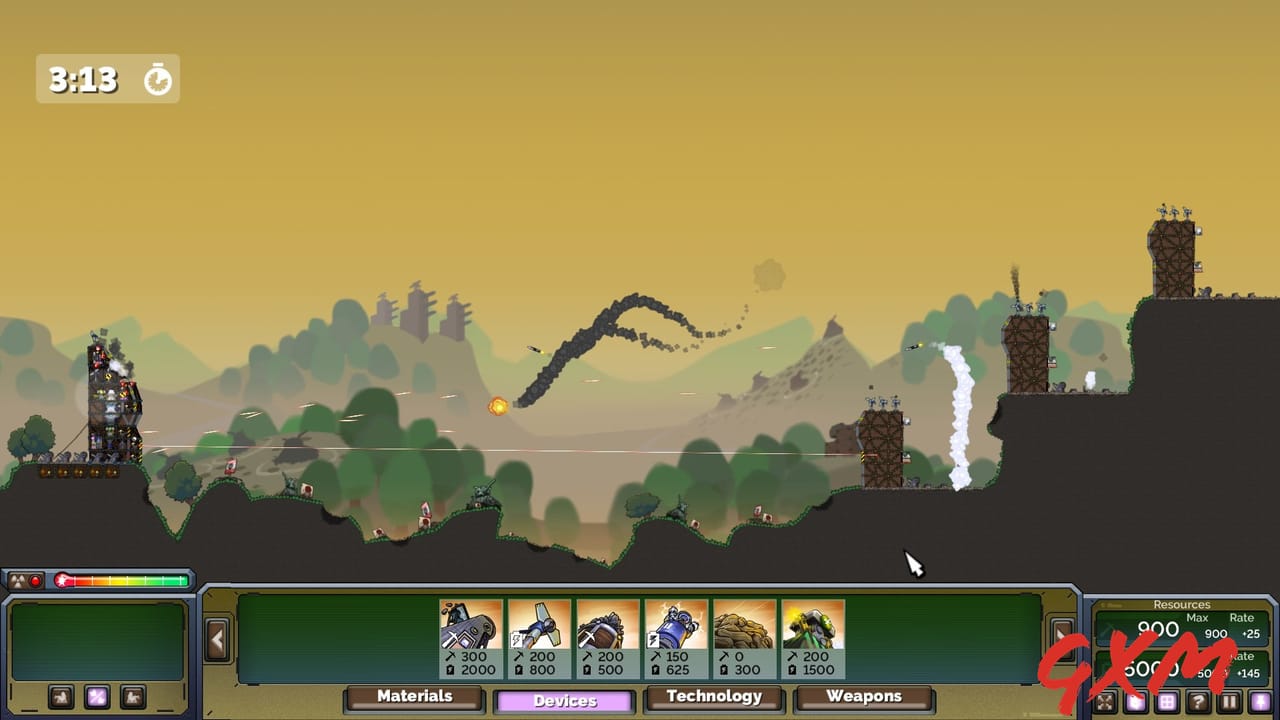Image resolution: width=1280 pixels, height=720 pixels.
Task: Pause the game with the pause button
Action: coord(1228,701)
